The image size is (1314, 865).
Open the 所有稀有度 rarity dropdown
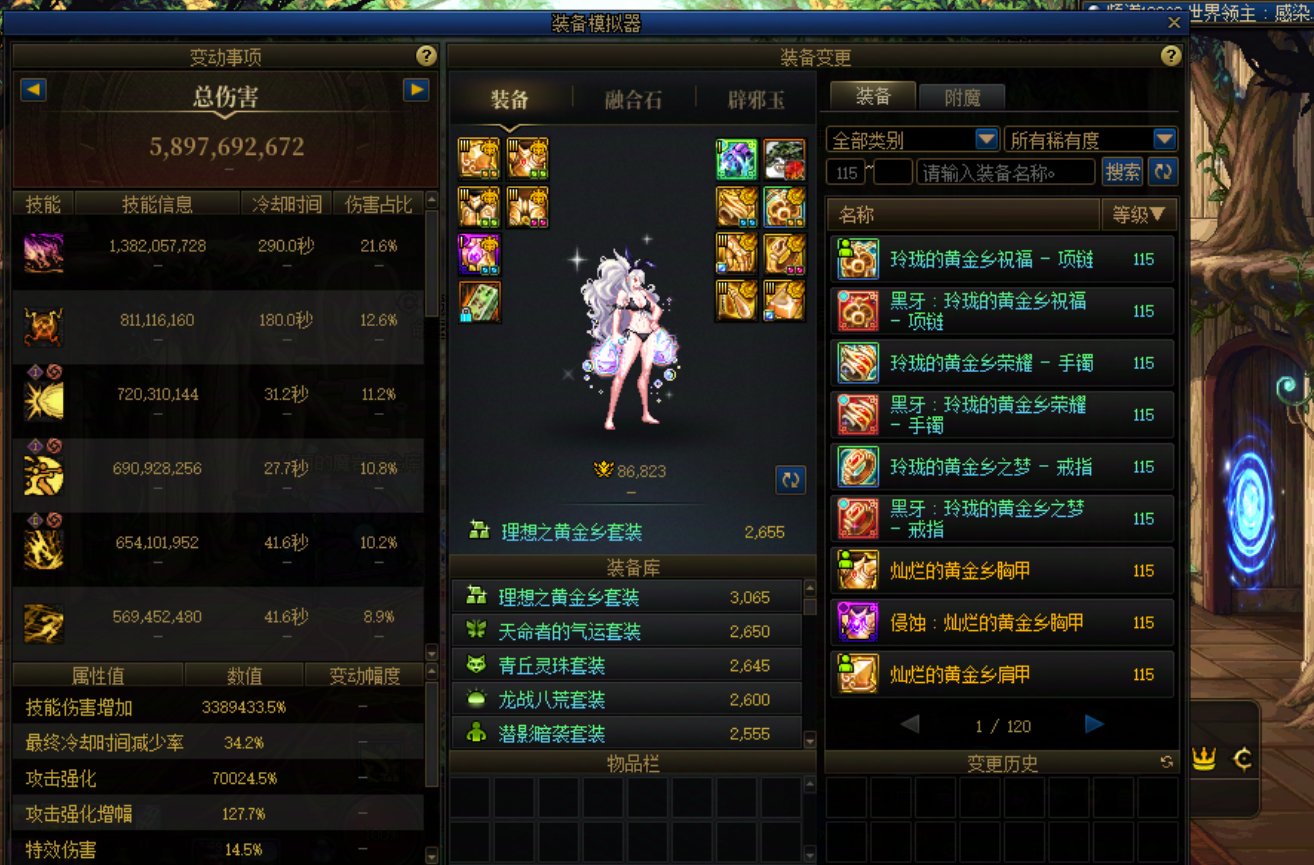tap(1162, 139)
